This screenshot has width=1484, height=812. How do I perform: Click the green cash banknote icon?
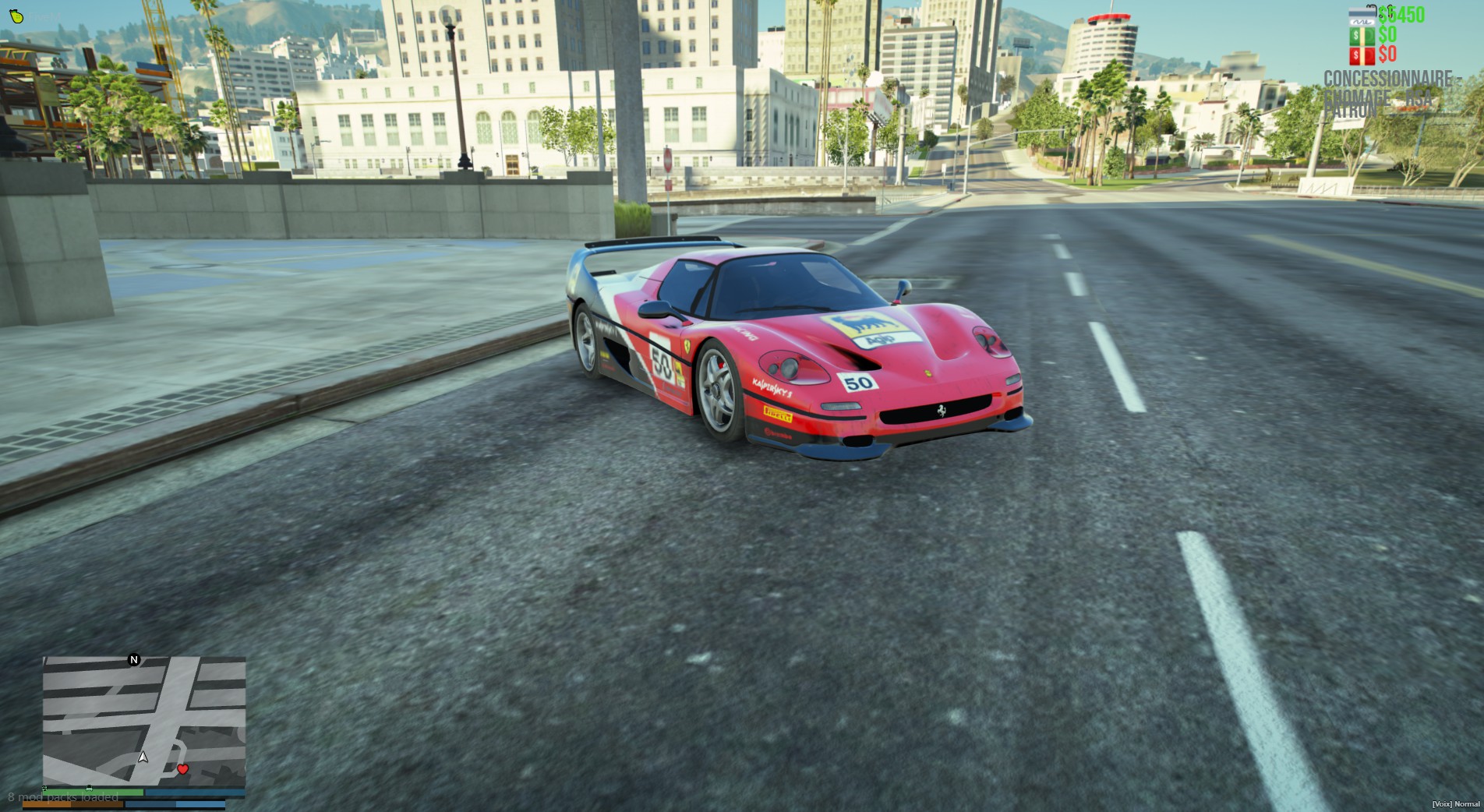[1362, 36]
